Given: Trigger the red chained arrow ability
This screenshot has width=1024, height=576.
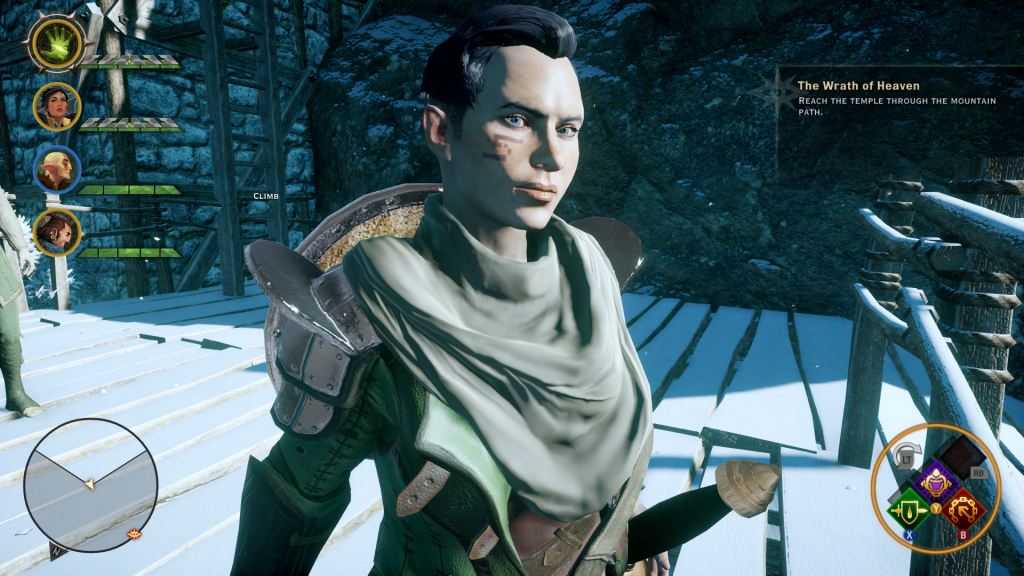Looking at the screenshot, I should (x=964, y=510).
